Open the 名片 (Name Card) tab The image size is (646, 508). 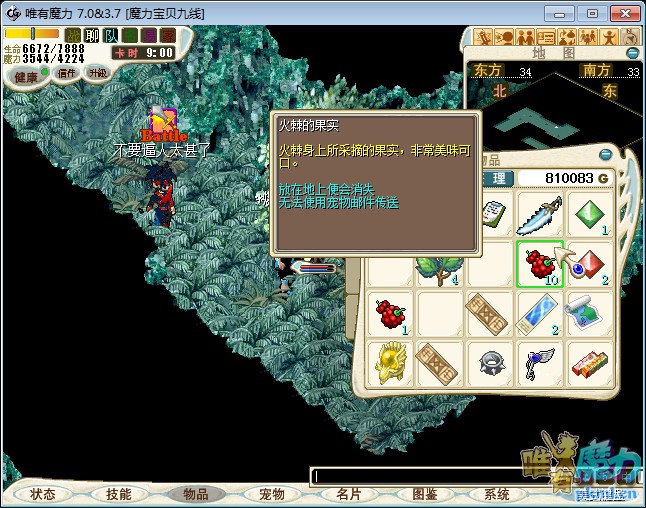[x=349, y=494]
